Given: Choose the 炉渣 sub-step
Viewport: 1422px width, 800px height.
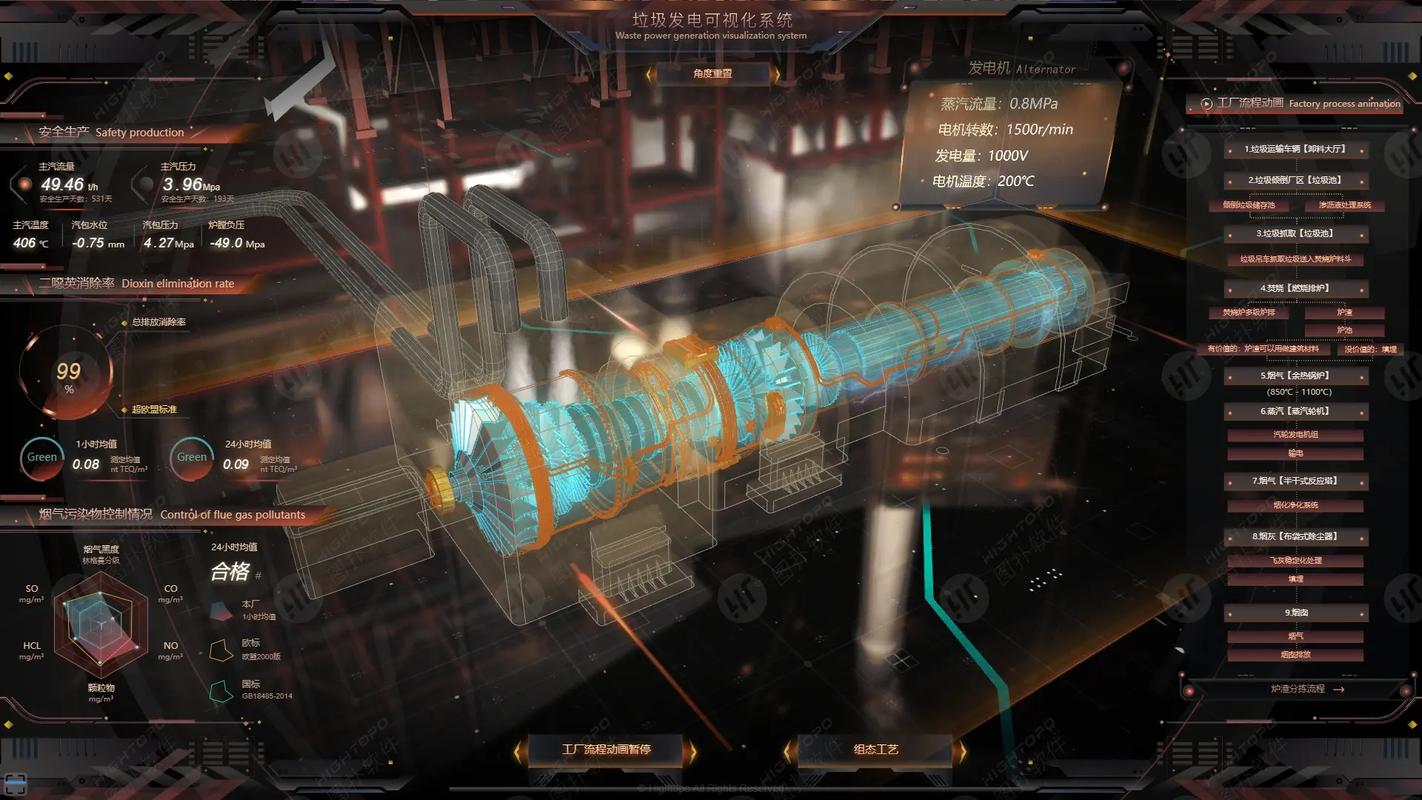Looking at the screenshot, I should [1345, 313].
